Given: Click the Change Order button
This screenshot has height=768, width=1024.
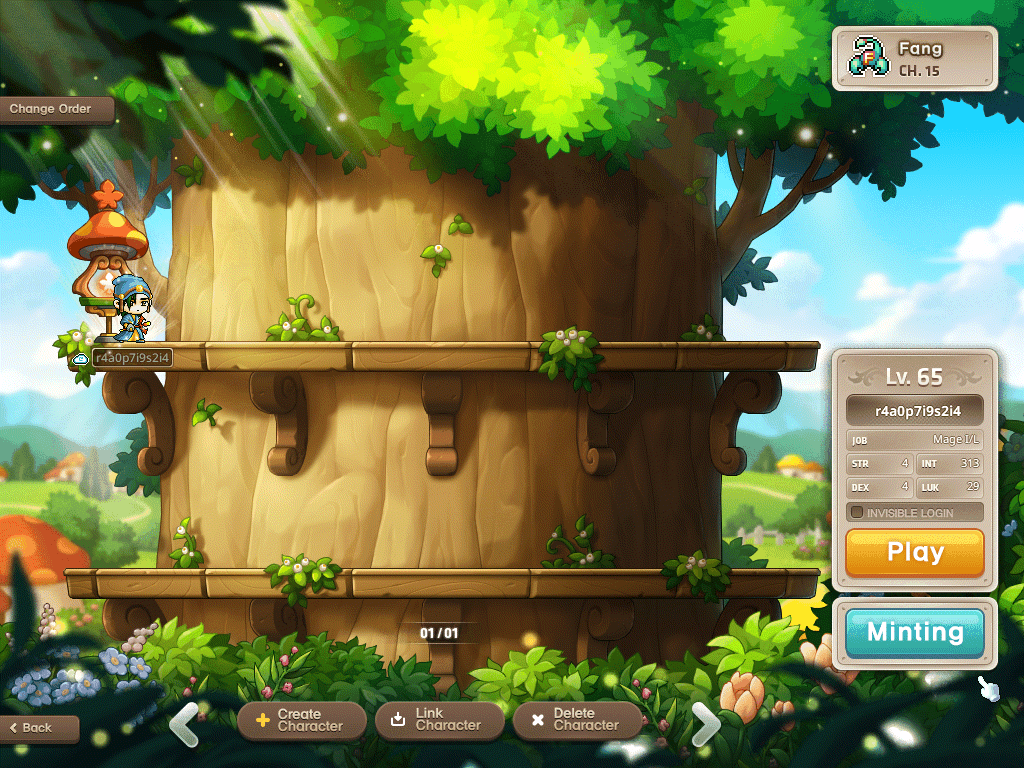Looking at the screenshot, I should (x=52, y=109).
